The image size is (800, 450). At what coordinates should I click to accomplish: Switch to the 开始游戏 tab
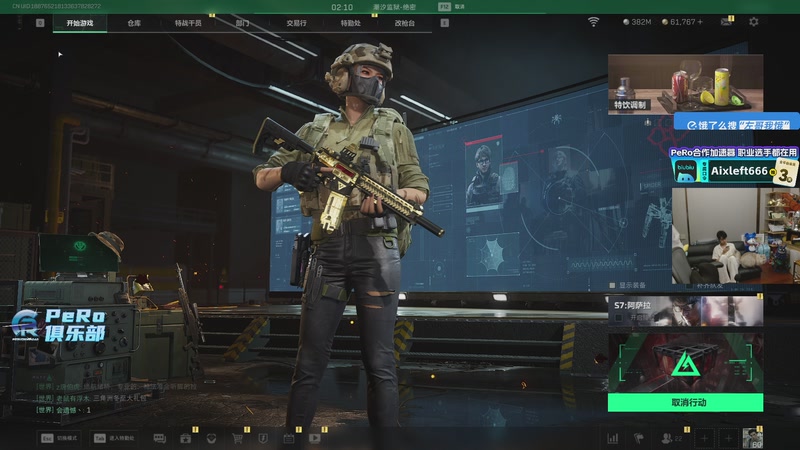pyautogui.click(x=80, y=21)
